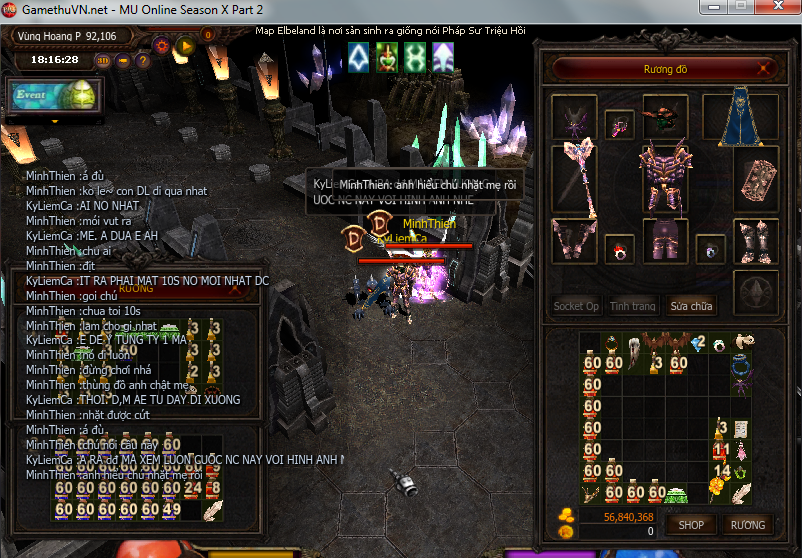Click the equipped helmet slot

[x=665, y=115]
